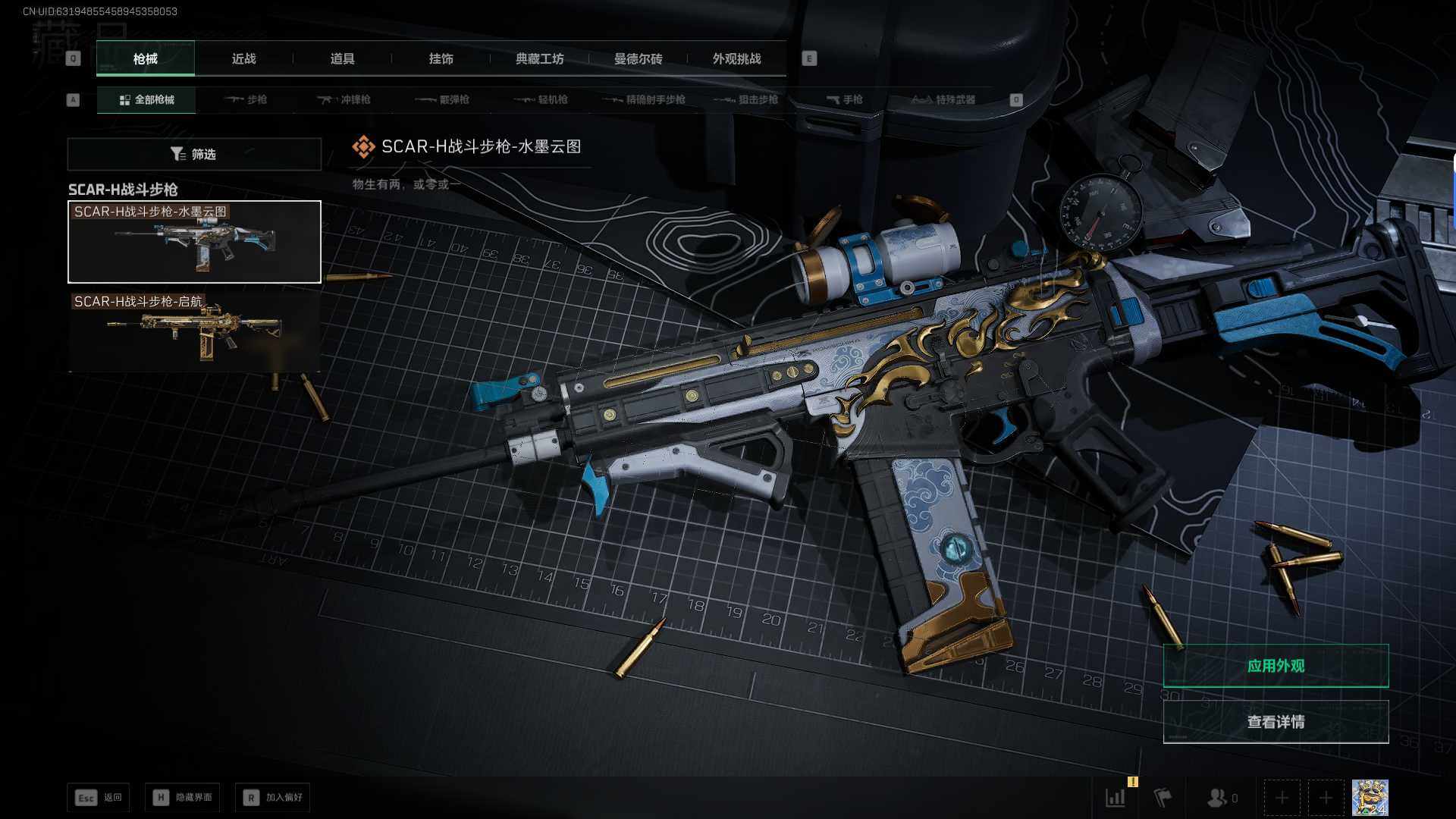The width and height of the screenshot is (1456, 819).
Task: Switch to the 近战 melee tab
Action: pyautogui.click(x=243, y=59)
